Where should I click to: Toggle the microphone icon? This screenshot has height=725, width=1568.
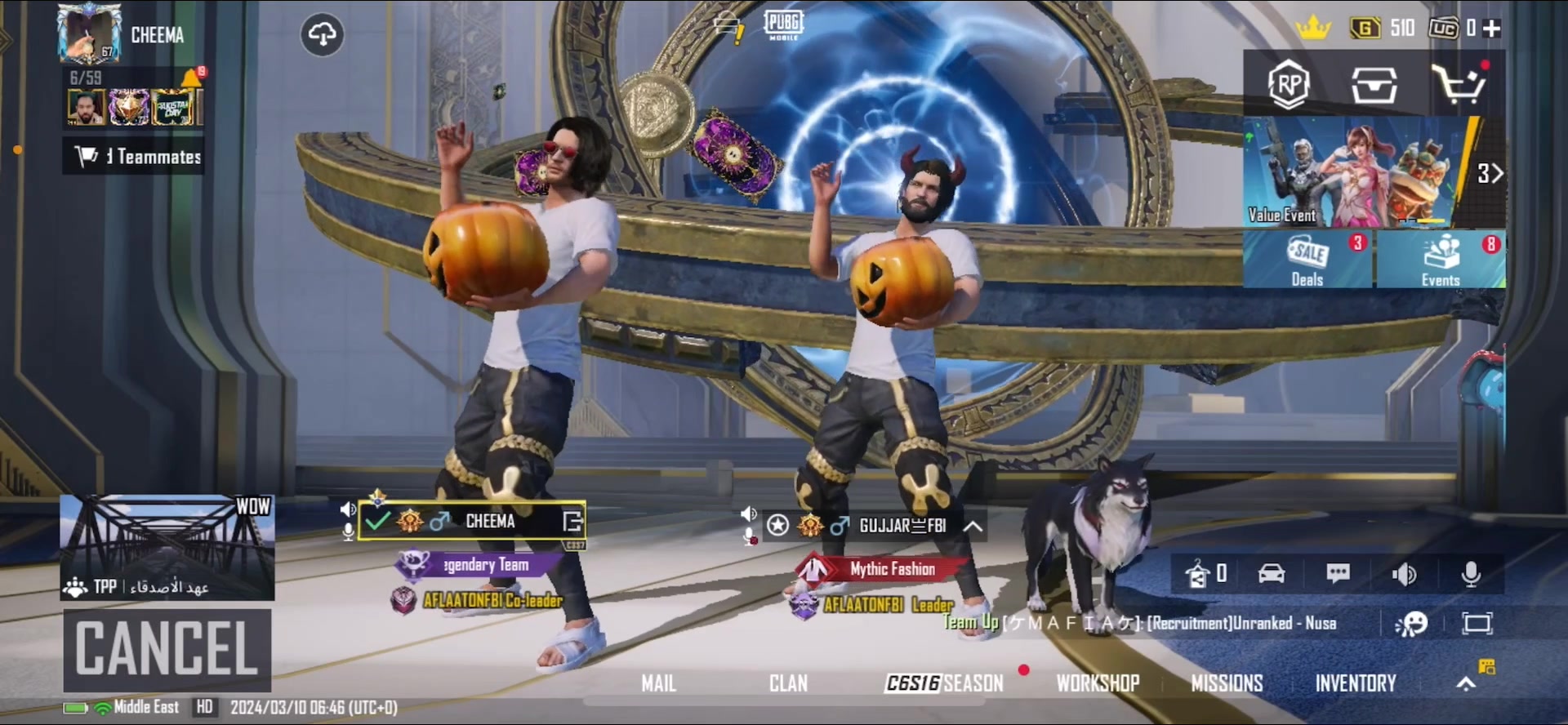1471,574
